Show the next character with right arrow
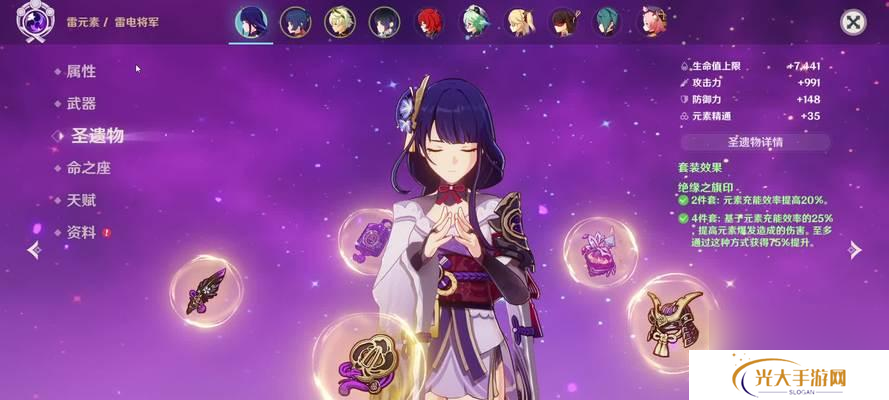The image size is (889, 400). [x=855, y=249]
